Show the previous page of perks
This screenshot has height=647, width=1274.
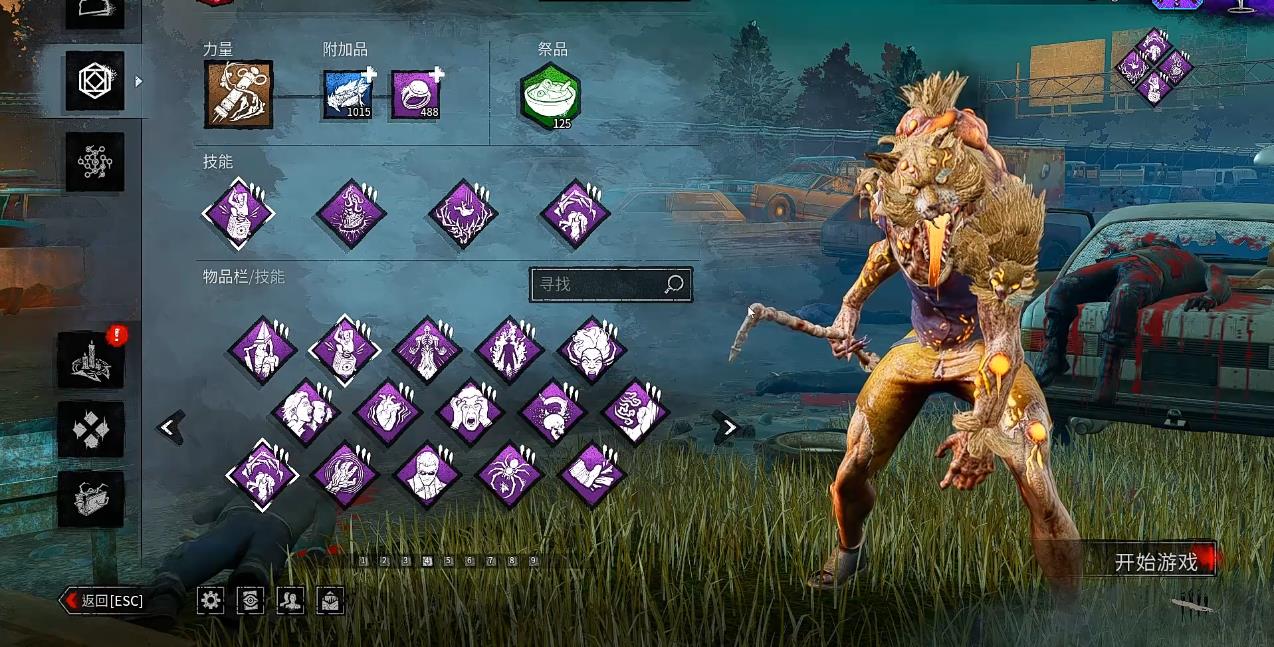click(169, 428)
